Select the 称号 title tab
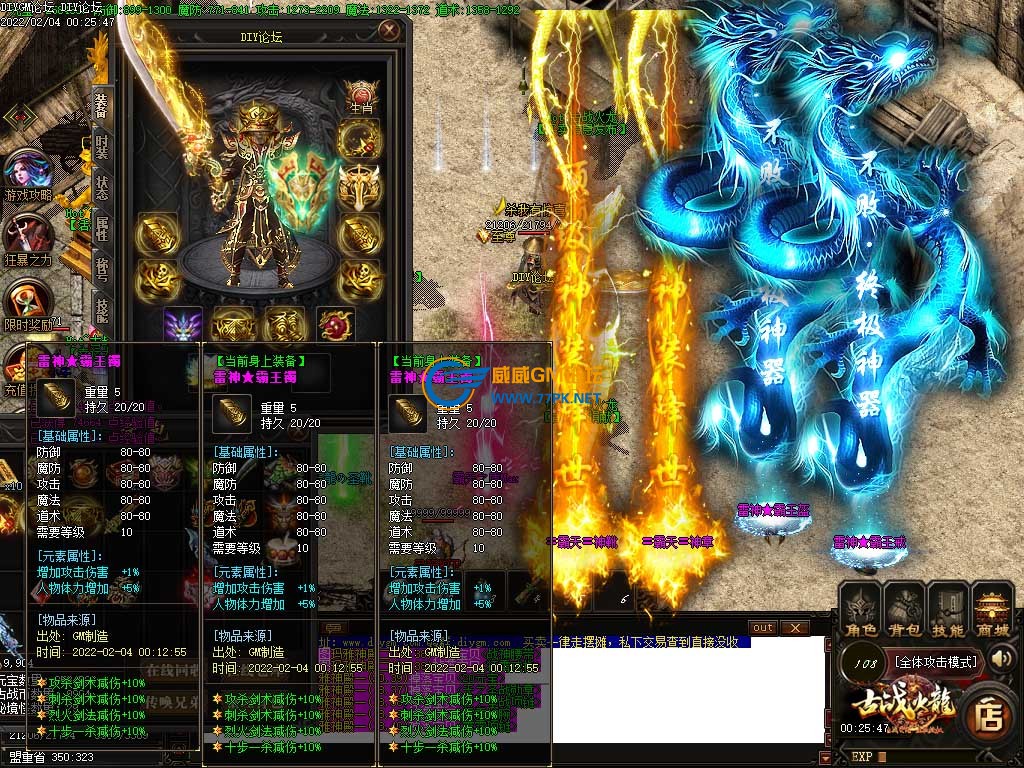The width and height of the screenshot is (1024, 768). (102, 268)
